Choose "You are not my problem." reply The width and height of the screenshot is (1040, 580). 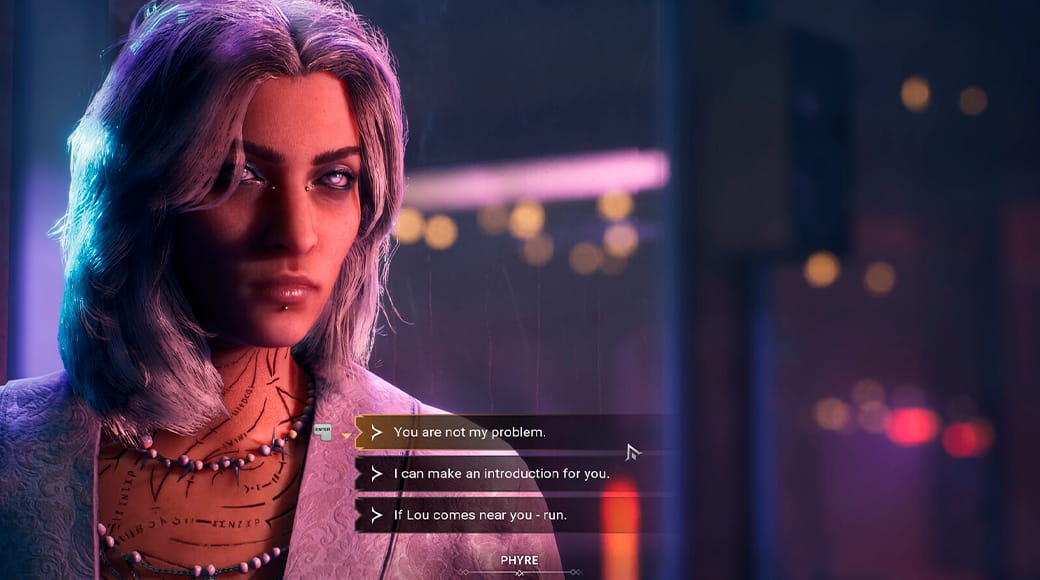coord(470,433)
